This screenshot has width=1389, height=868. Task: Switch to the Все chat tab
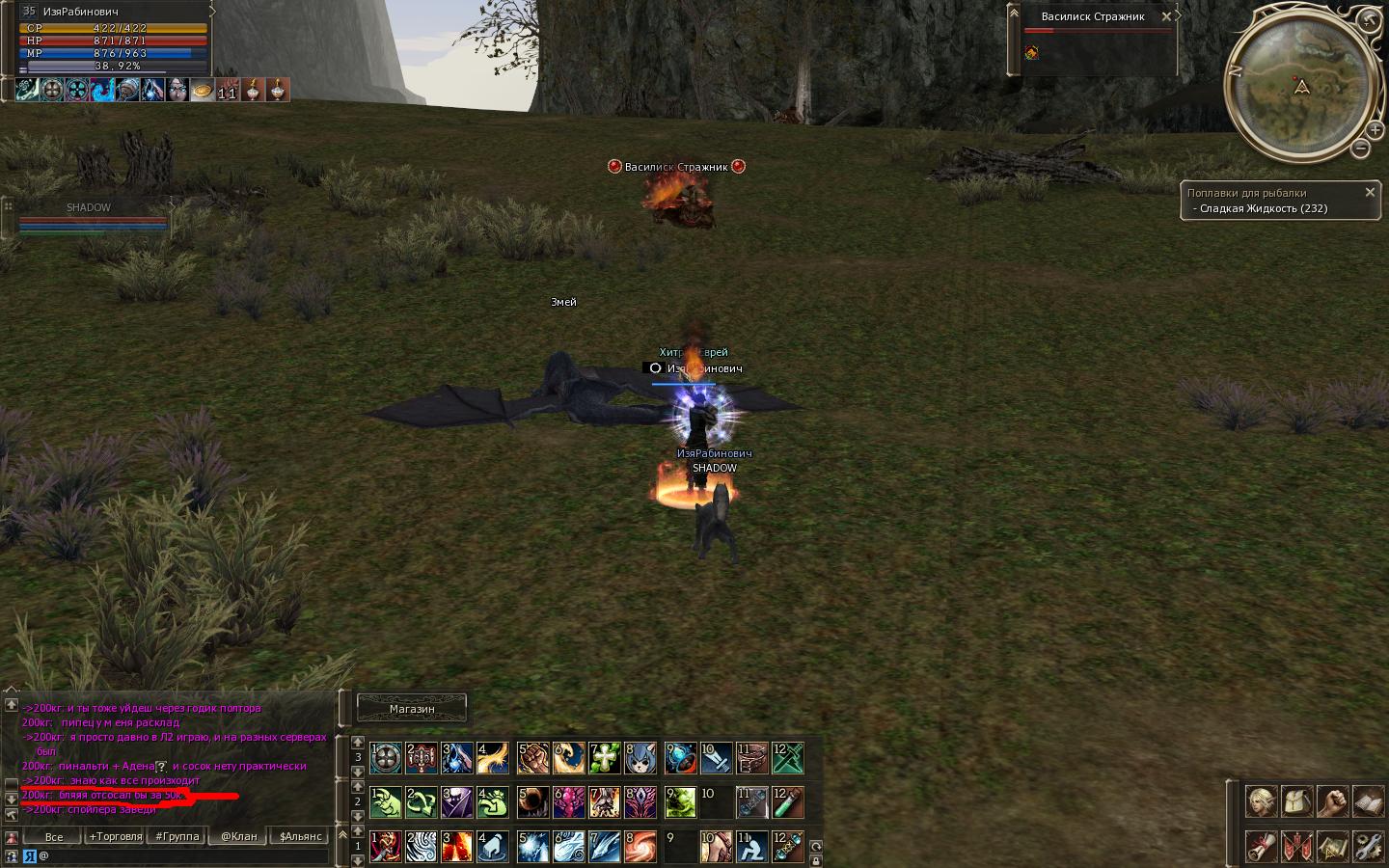coord(54,836)
